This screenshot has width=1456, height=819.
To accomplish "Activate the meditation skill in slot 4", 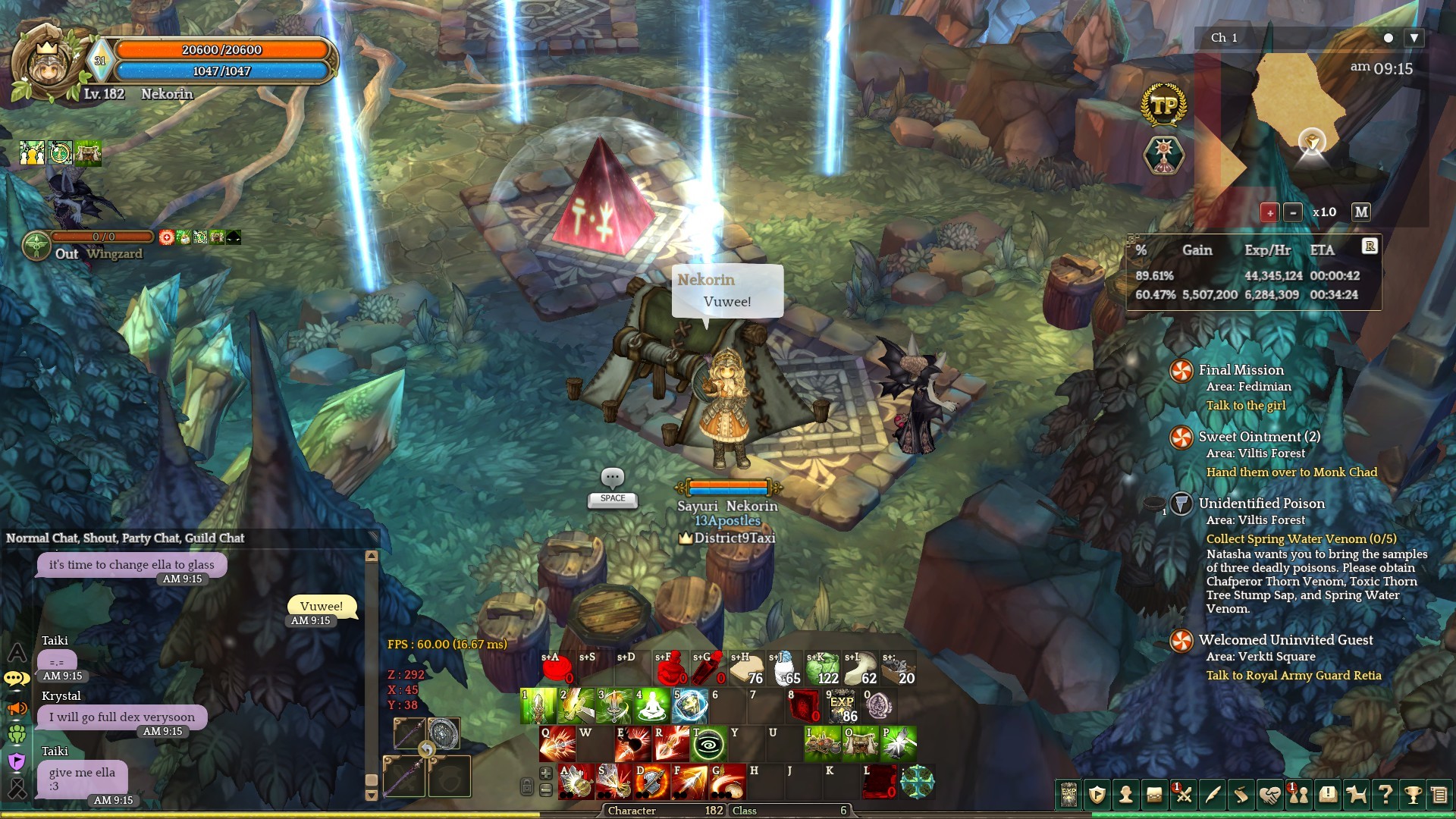I will pyautogui.click(x=651, y=706).
